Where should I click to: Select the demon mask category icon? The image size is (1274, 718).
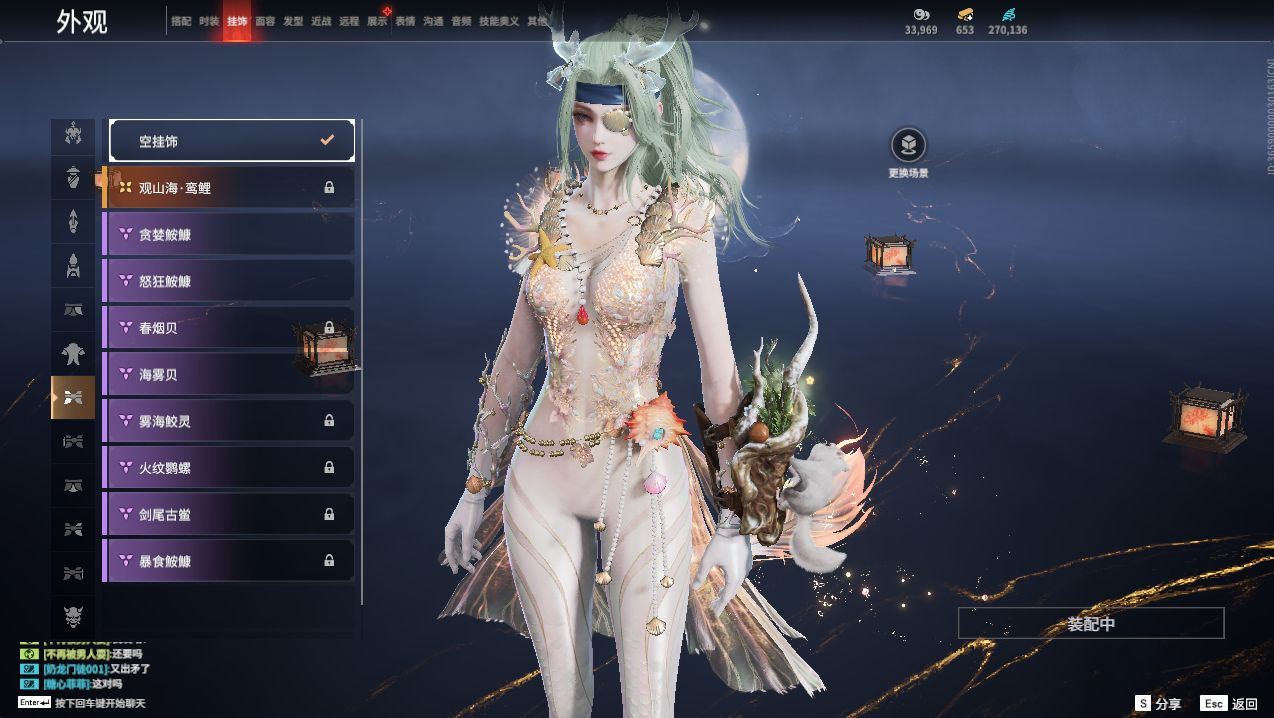[x=73, y=614]
